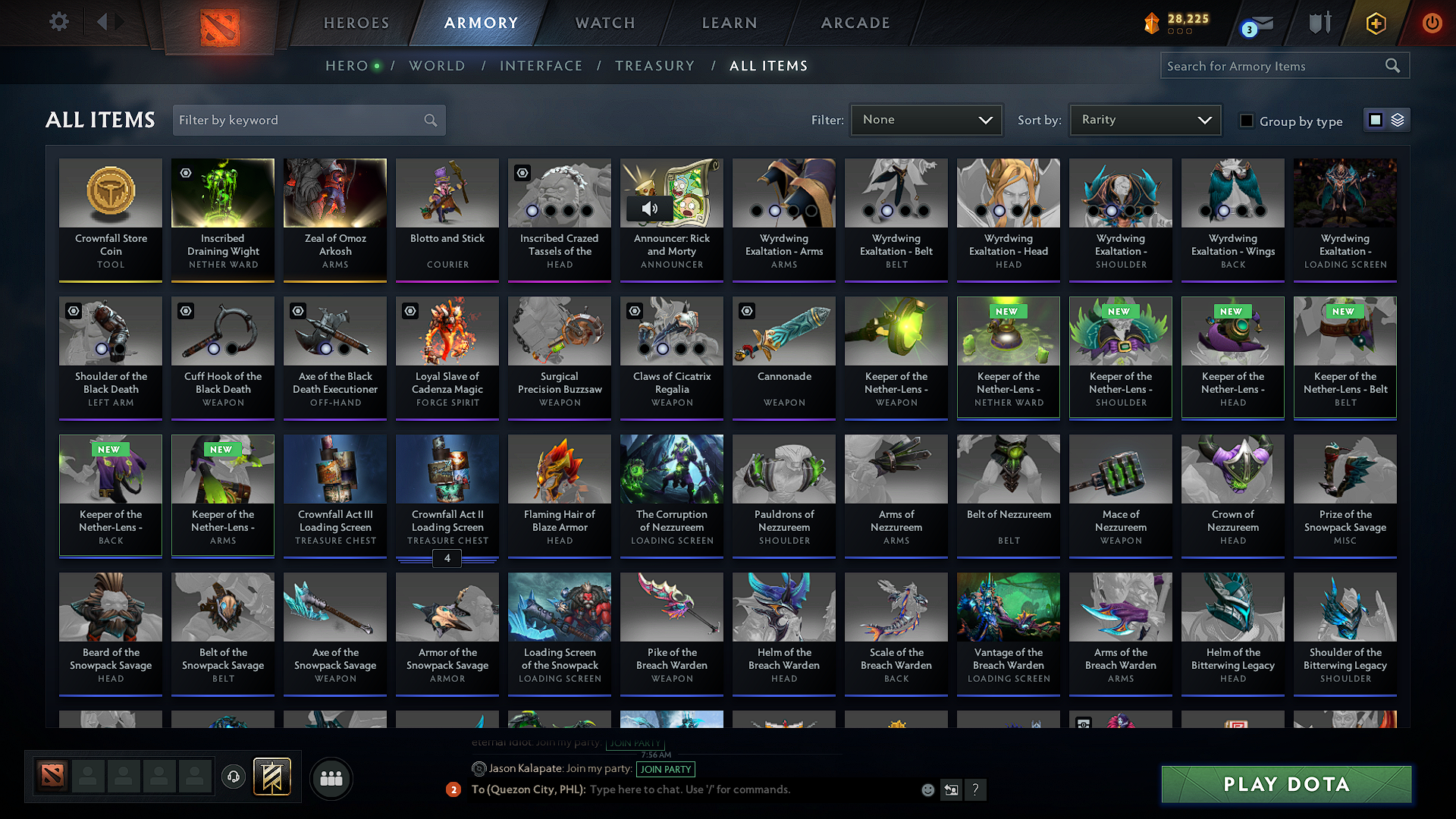The height and width of the screenshot is (819, 1456).
Task: Open the Filter dropdown showing None
Action: pyautogui.click(x=926, y=120)
